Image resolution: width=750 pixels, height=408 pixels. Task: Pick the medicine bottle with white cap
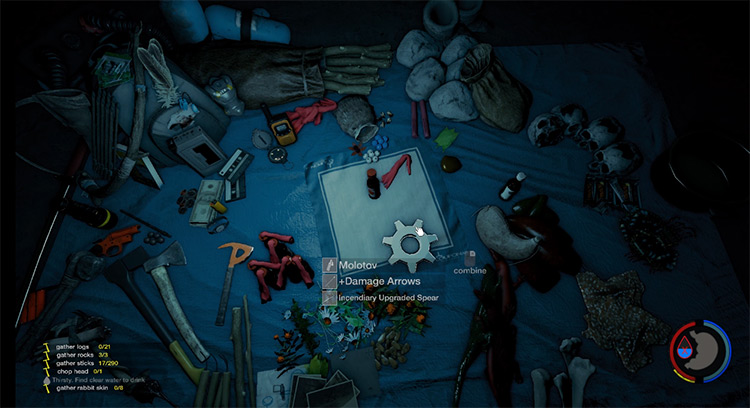pyautogui.click(x=512, y=186)
